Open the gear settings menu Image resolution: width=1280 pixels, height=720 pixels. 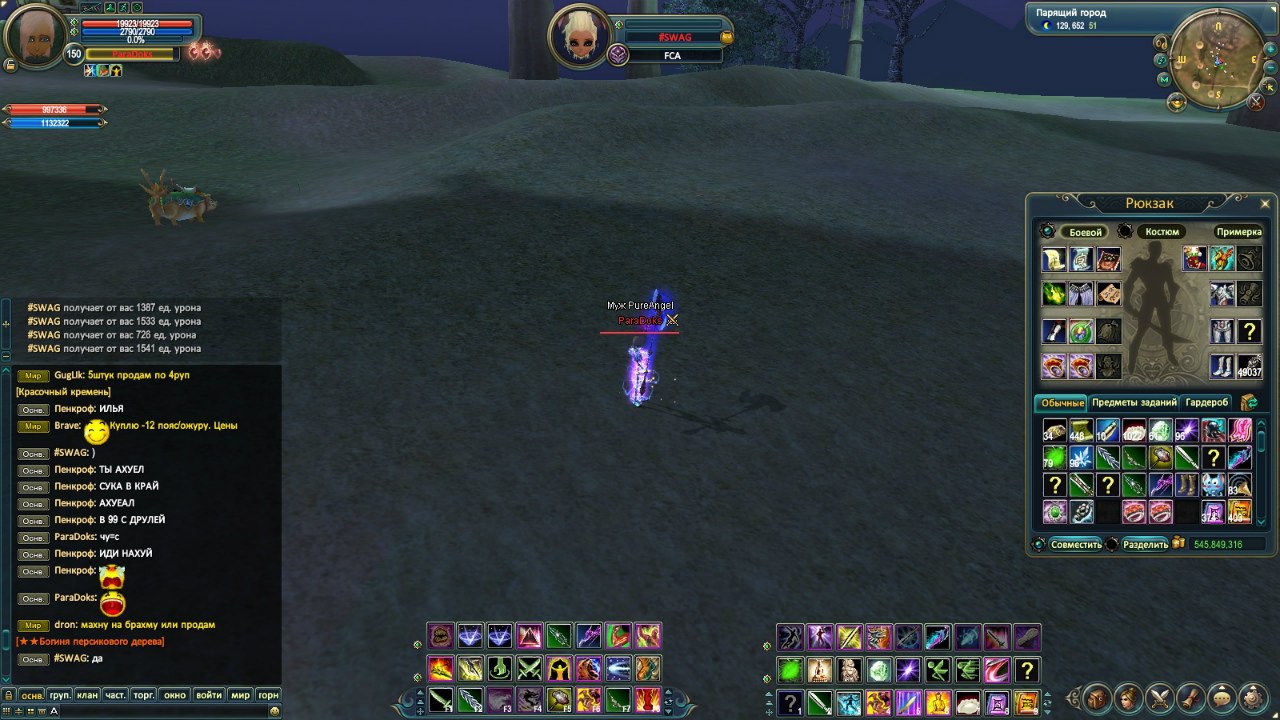[1250, 697]
